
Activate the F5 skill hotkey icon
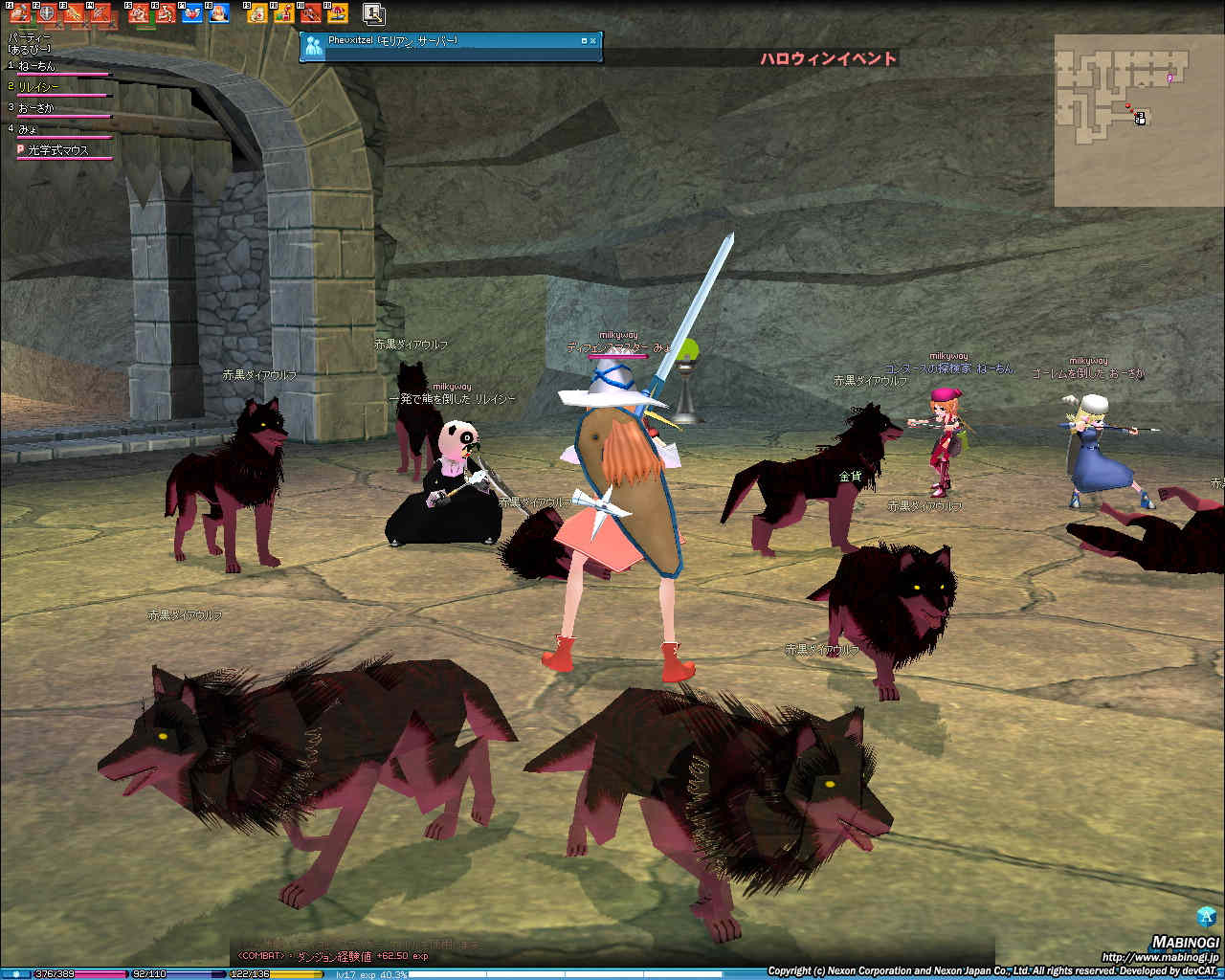coord(138,12)
